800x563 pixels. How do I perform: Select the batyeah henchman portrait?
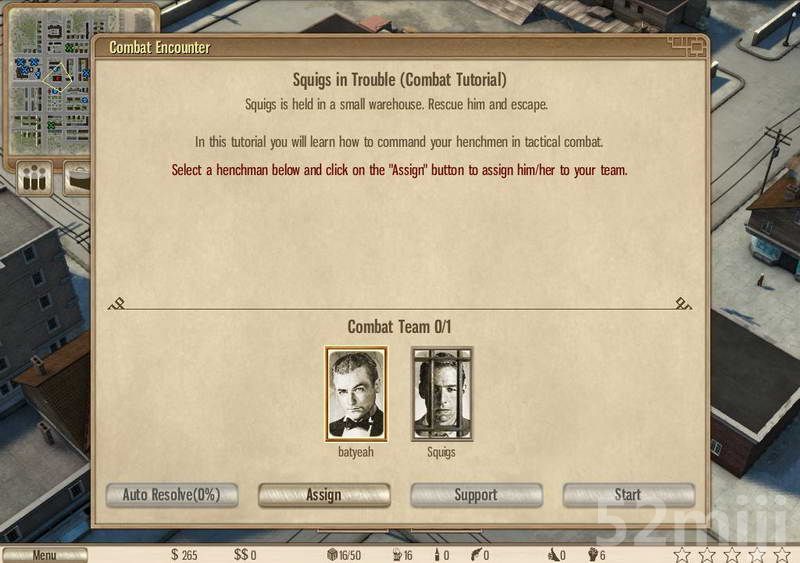356,394
